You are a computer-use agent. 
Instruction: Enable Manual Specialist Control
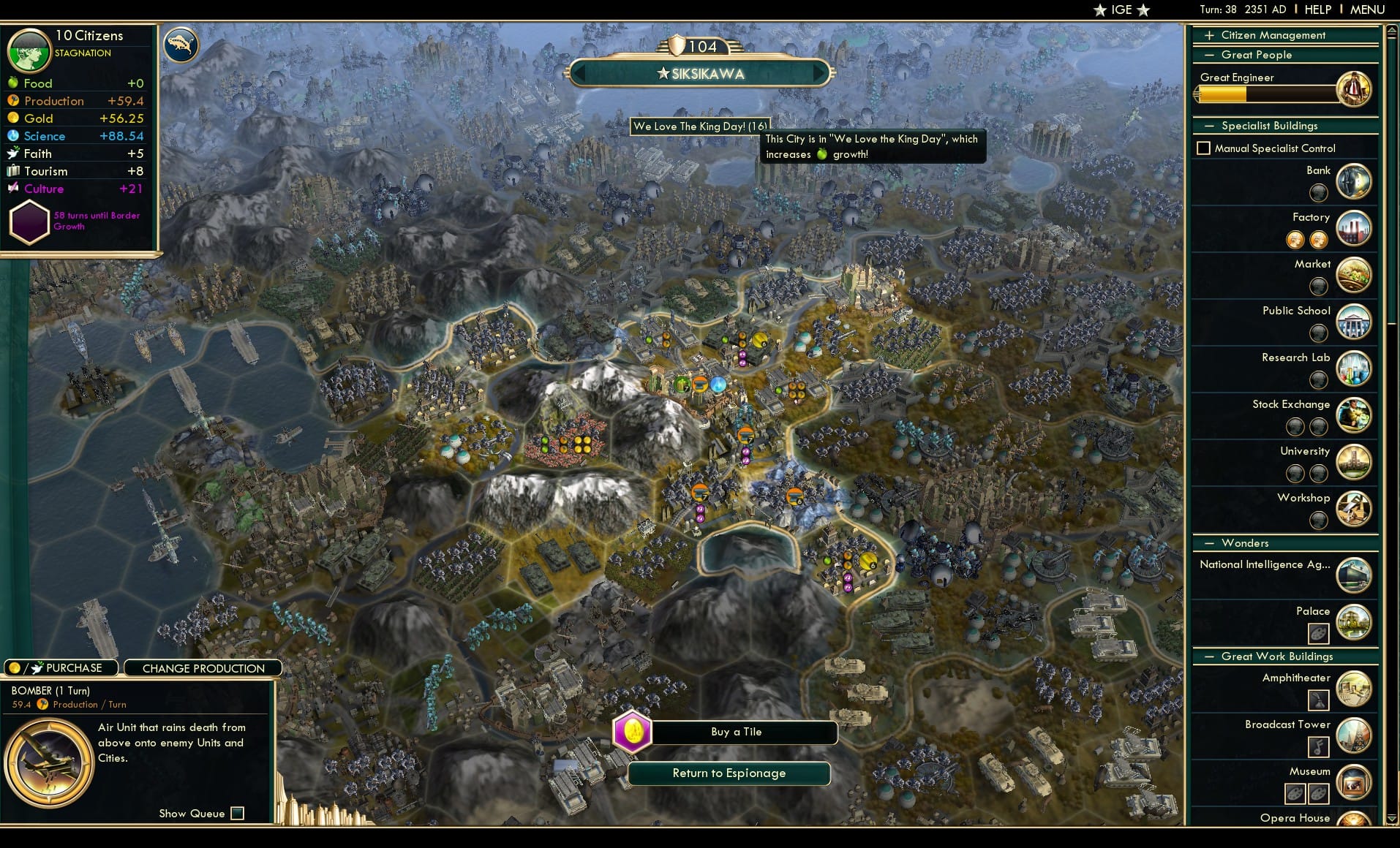[1204, 148]
